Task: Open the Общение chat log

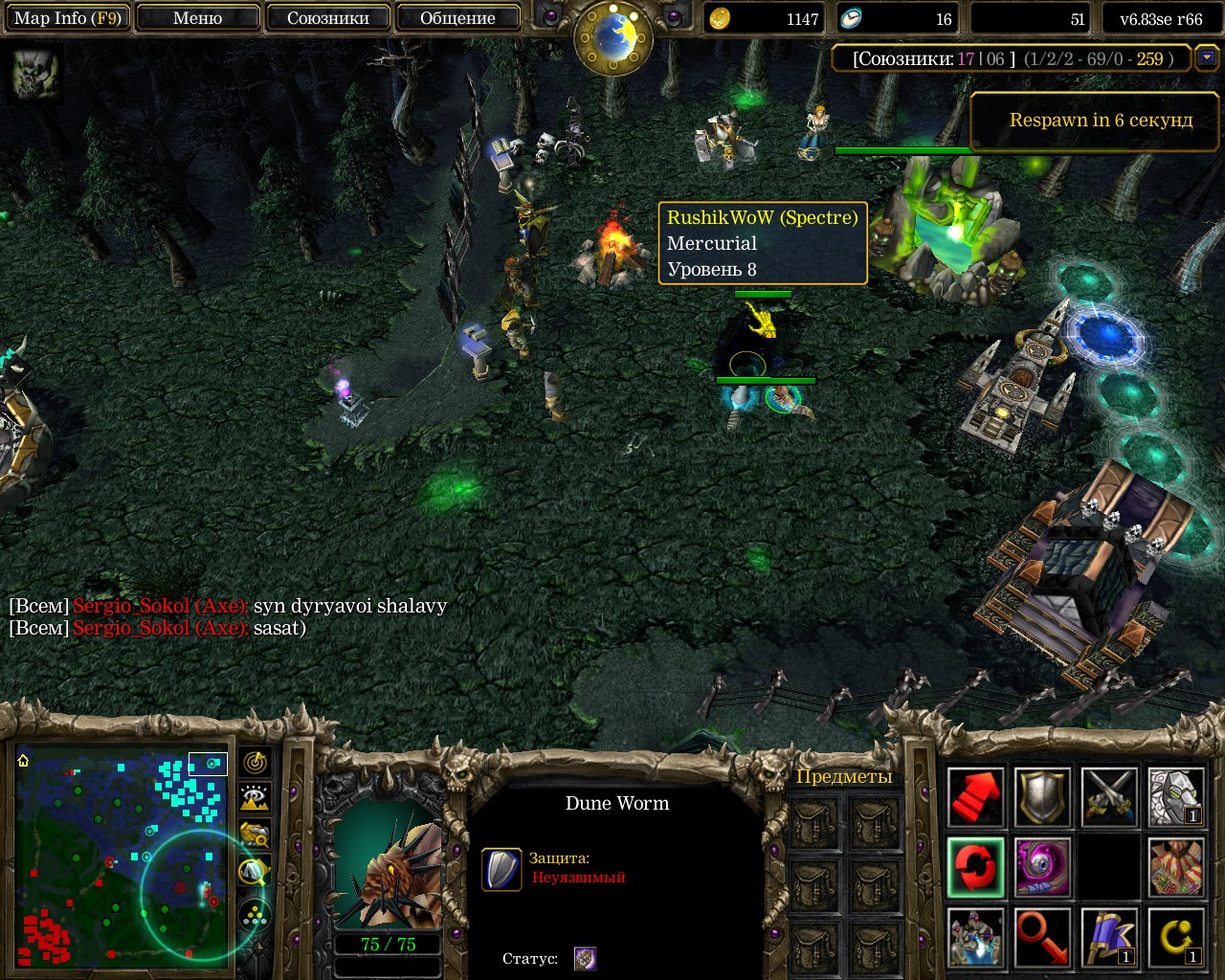Action: (457, 18)
